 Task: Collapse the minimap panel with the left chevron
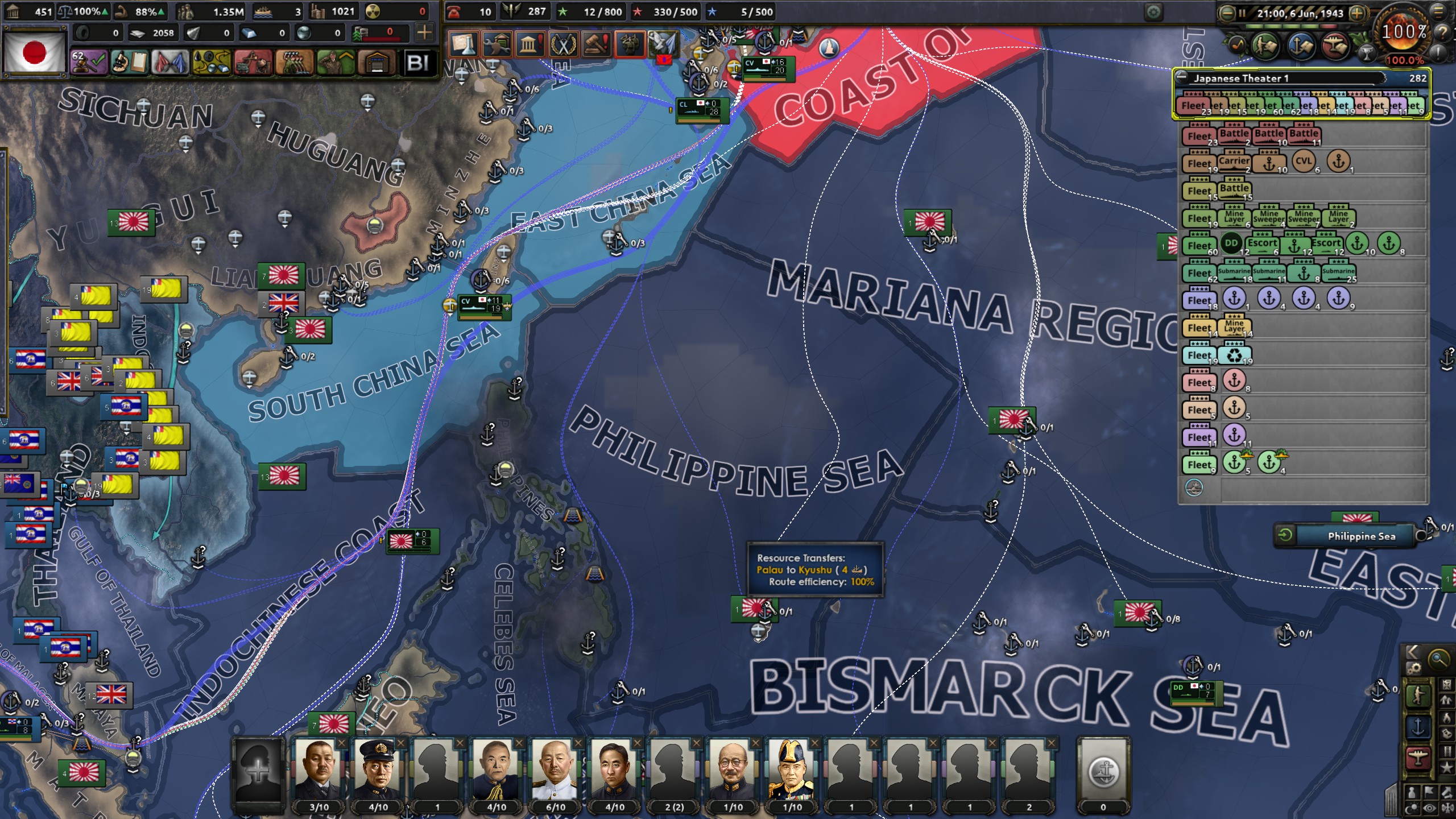tap(1413, 652)
